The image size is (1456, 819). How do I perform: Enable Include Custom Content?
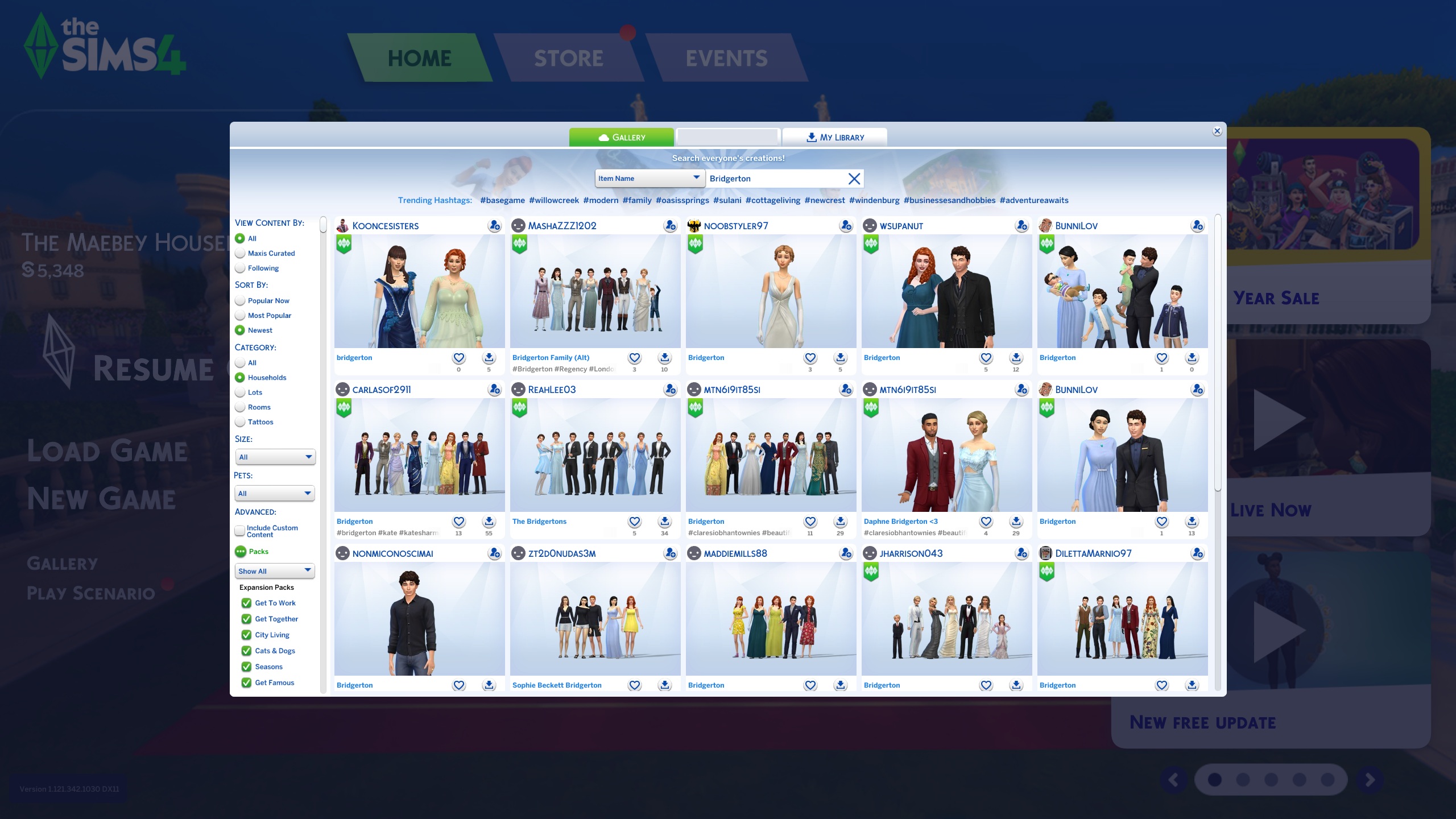(x=240, y=530)
